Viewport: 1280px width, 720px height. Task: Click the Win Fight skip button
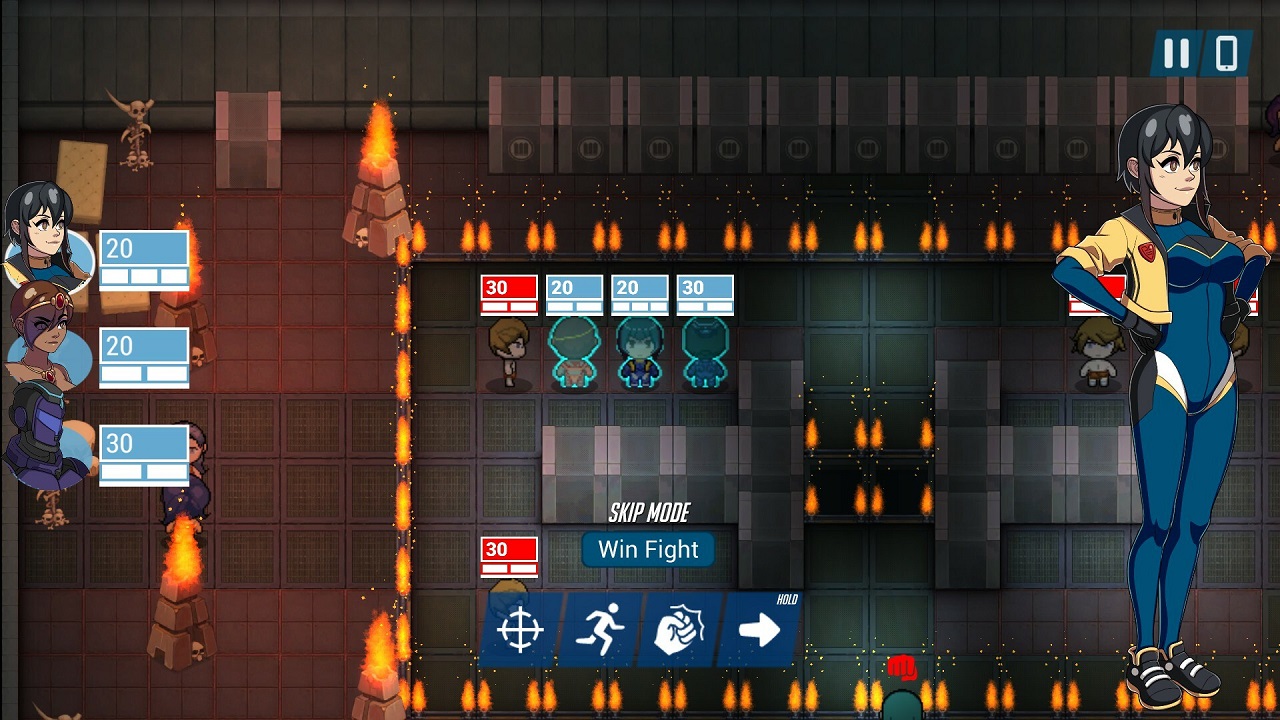point(648,549)
